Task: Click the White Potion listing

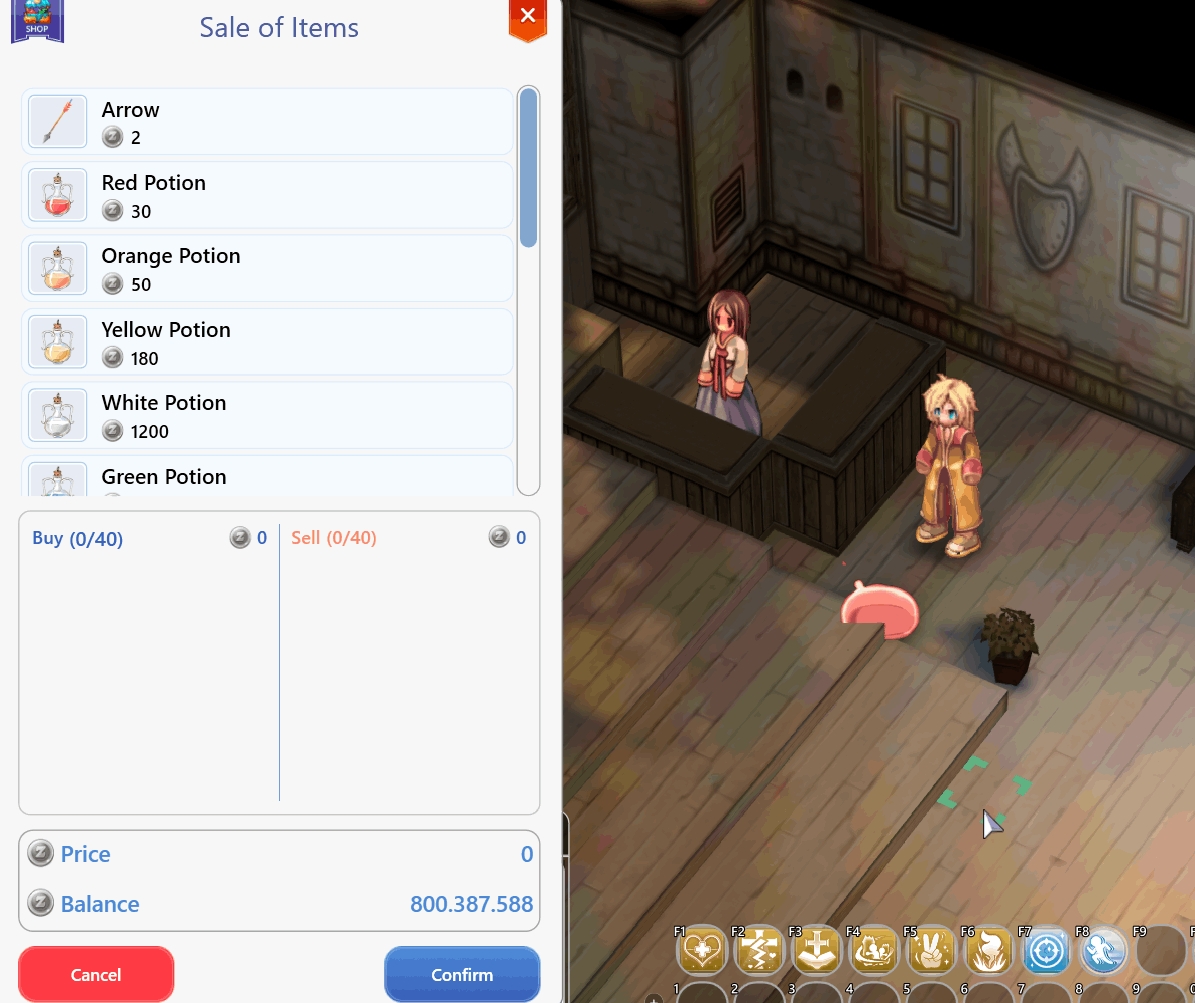Action: 267,416
